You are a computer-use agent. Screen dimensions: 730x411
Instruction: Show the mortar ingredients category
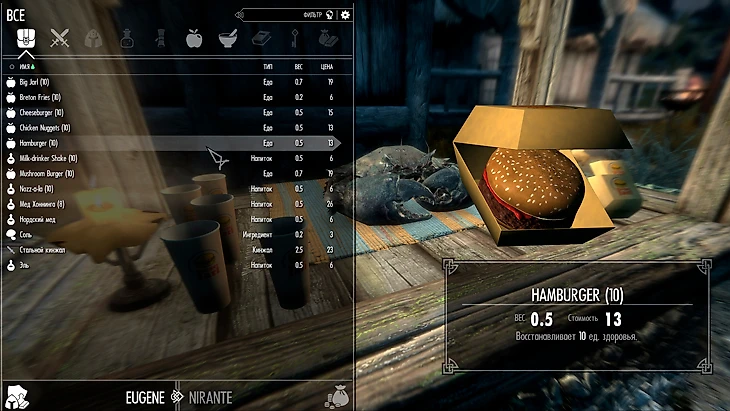[227, 38]
